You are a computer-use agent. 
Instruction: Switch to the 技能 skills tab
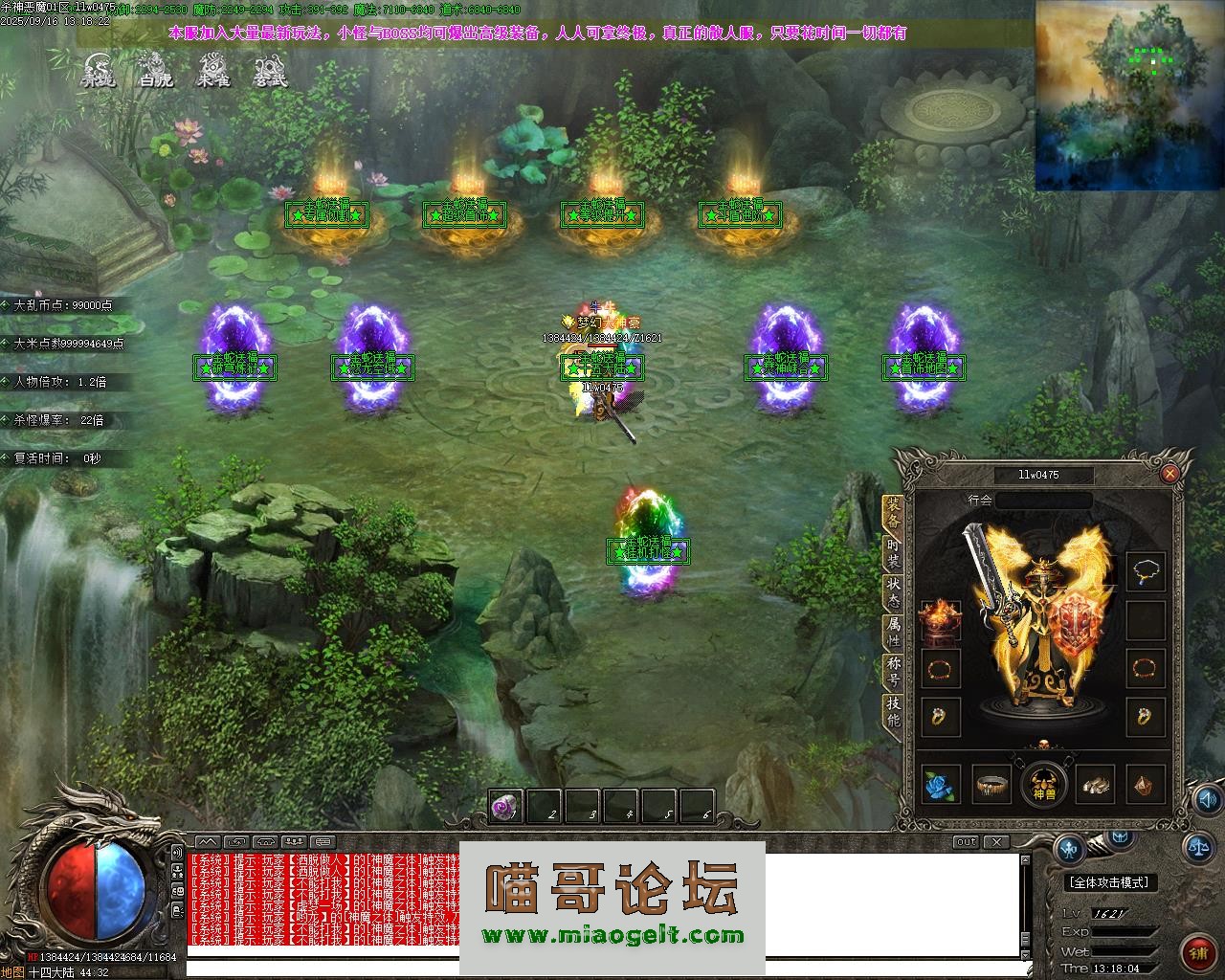(x=893, y=712)
